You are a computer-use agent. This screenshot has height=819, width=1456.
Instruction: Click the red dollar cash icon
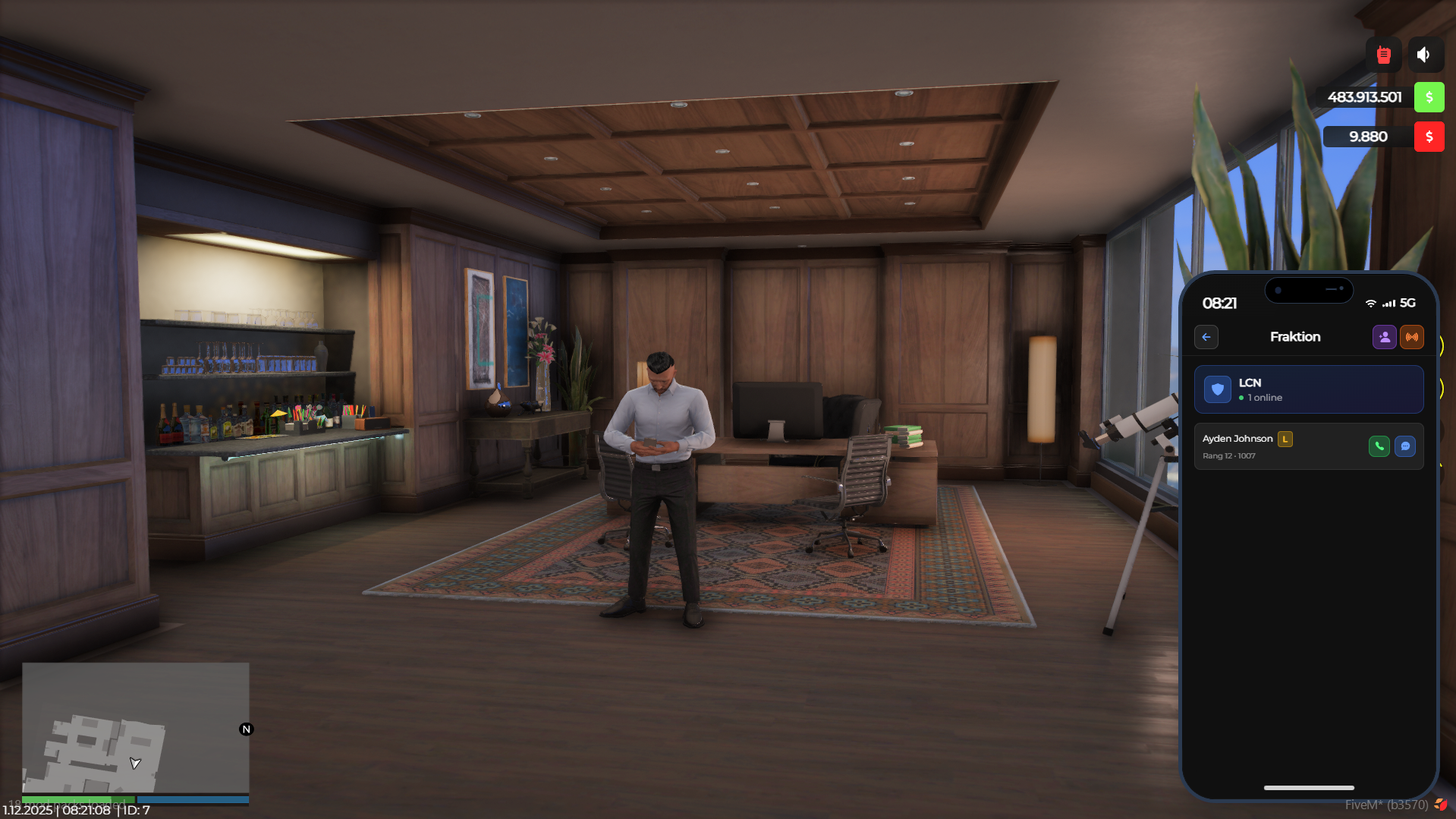1429,137
